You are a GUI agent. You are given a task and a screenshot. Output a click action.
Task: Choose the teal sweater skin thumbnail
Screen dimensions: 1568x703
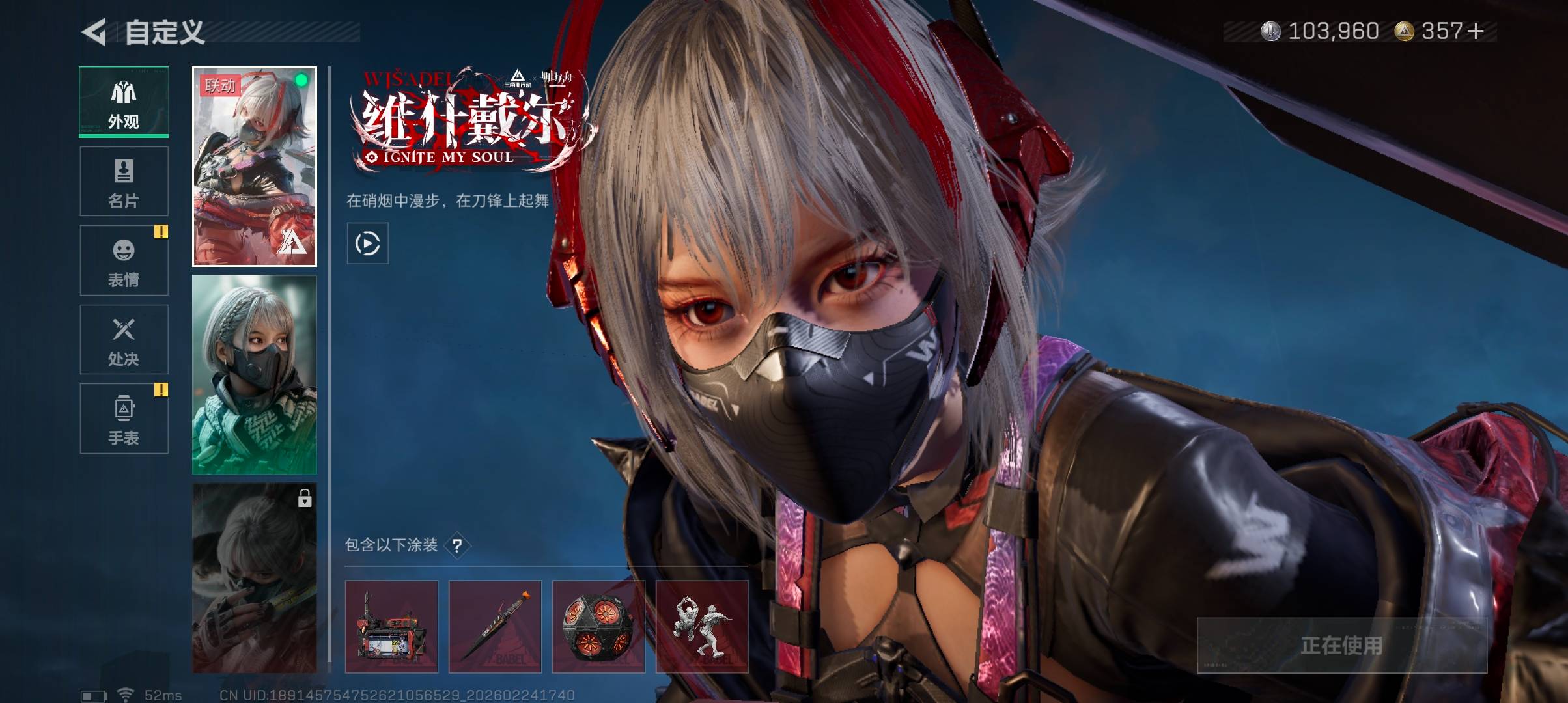click(255, 375)
